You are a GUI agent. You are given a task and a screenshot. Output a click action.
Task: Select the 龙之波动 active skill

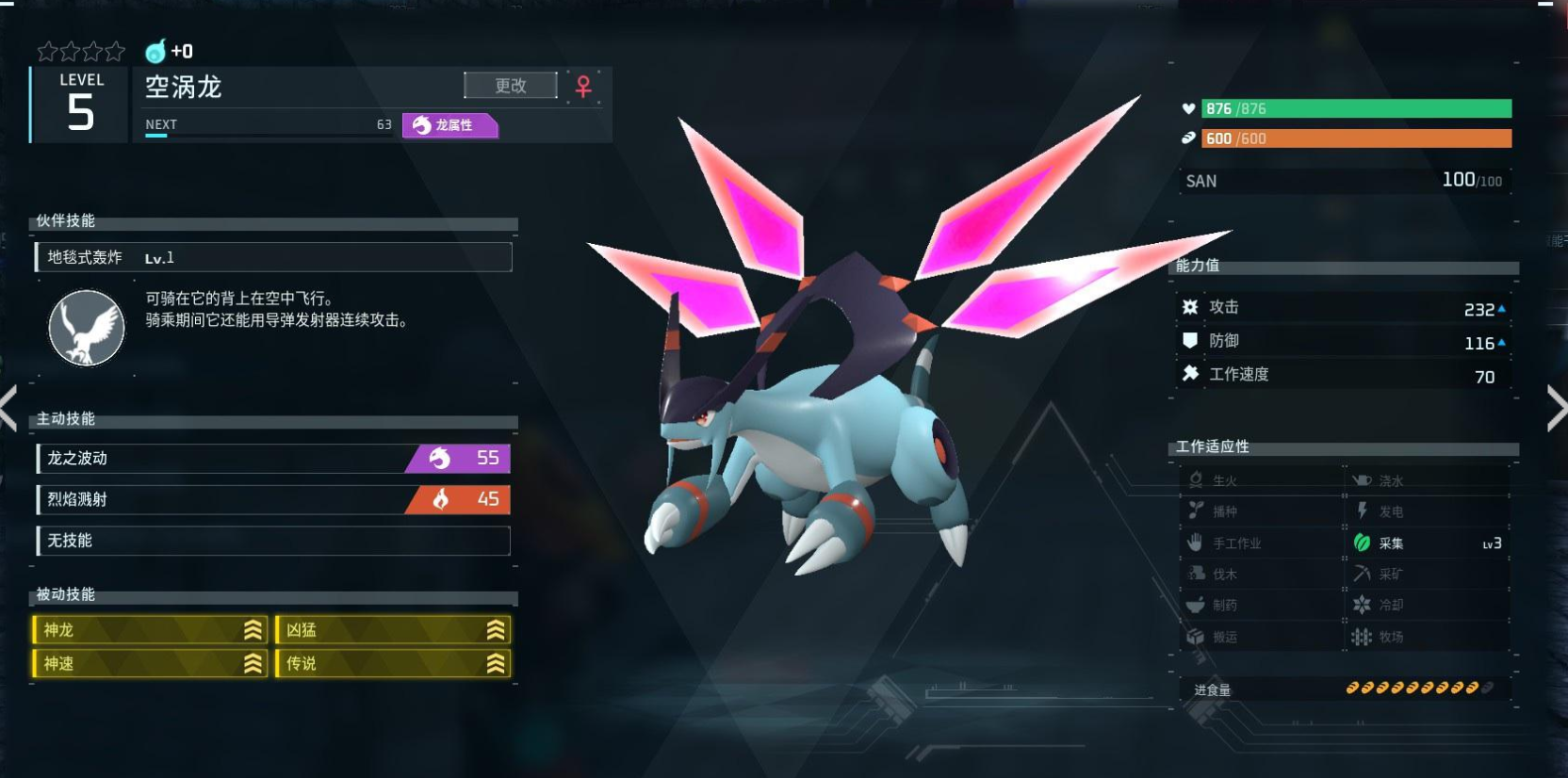coord(273,459)
